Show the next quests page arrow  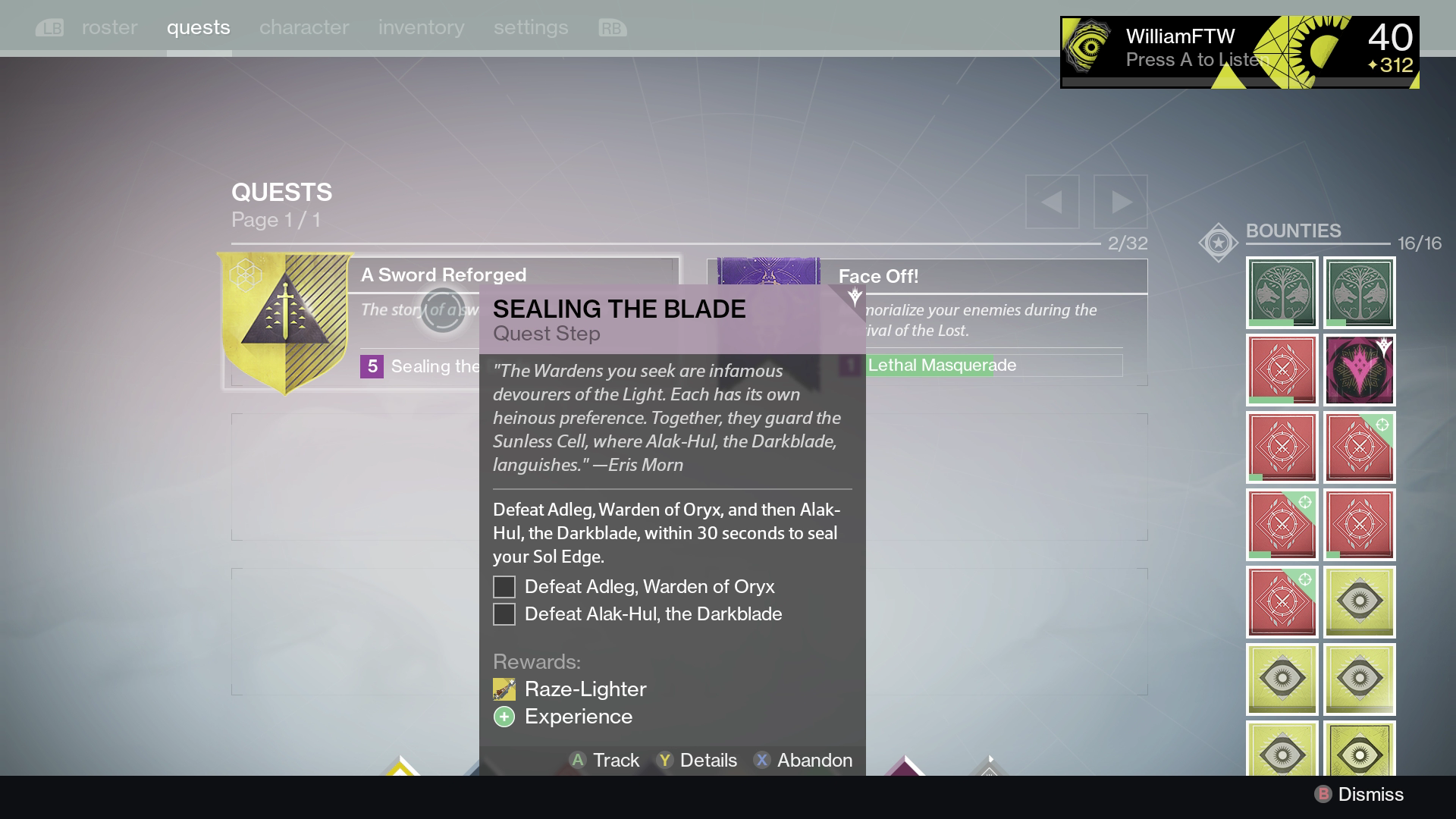coord(1120,202)
